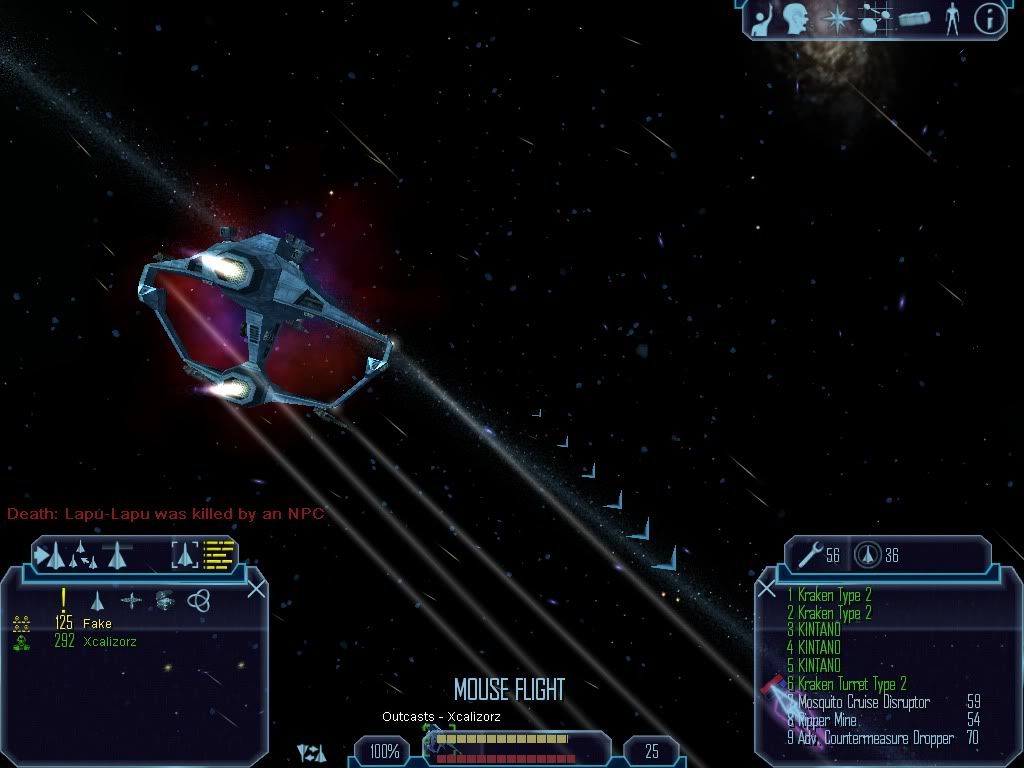Image resolution: width=1024 pixels, height=768 pixels.
Task: Open the chat talking-head icon
Action: pos(797,19)
